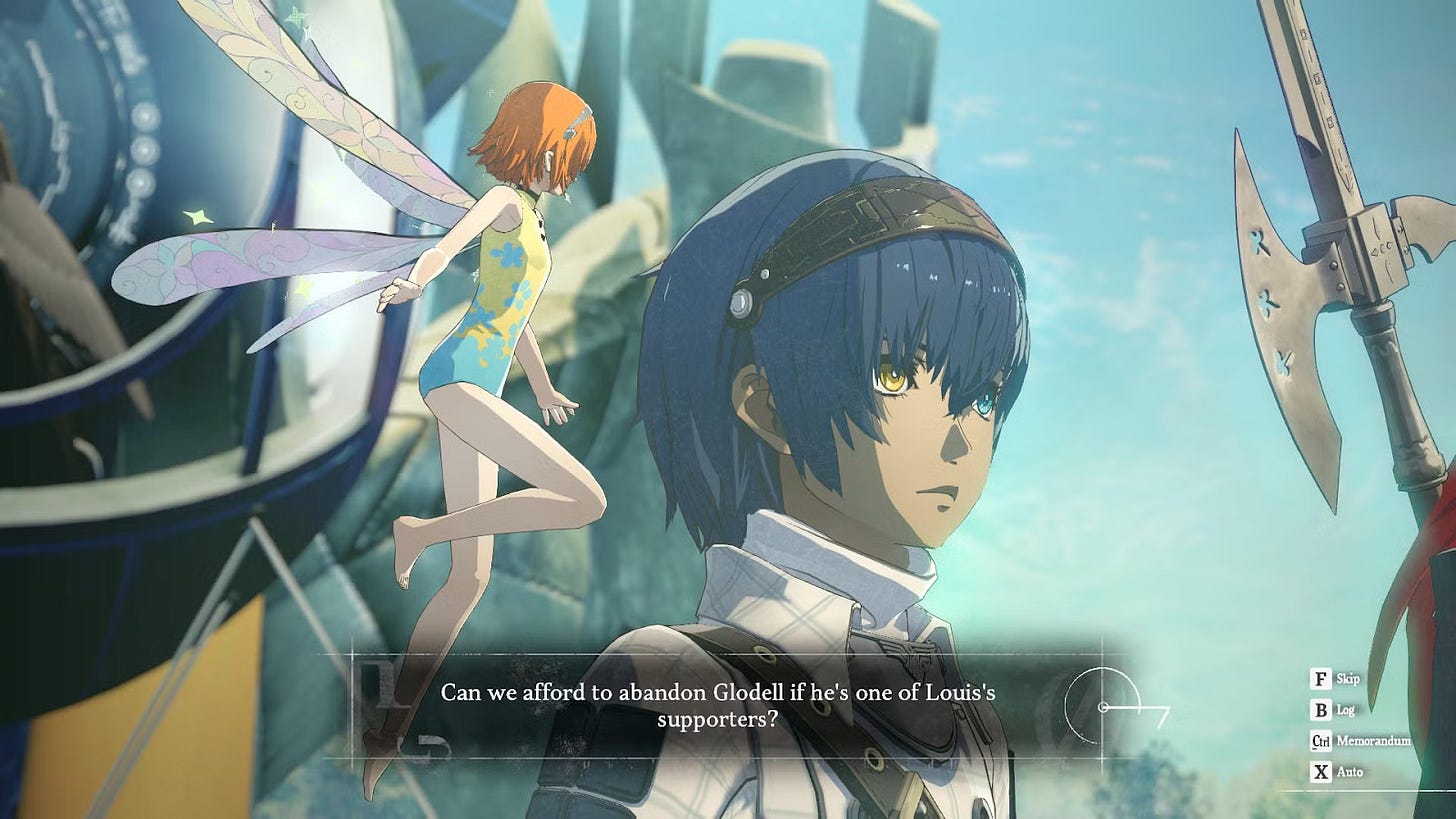Open the dialogue Log
Viewport: 1456px width, 819px height.
coord(1332,711)
